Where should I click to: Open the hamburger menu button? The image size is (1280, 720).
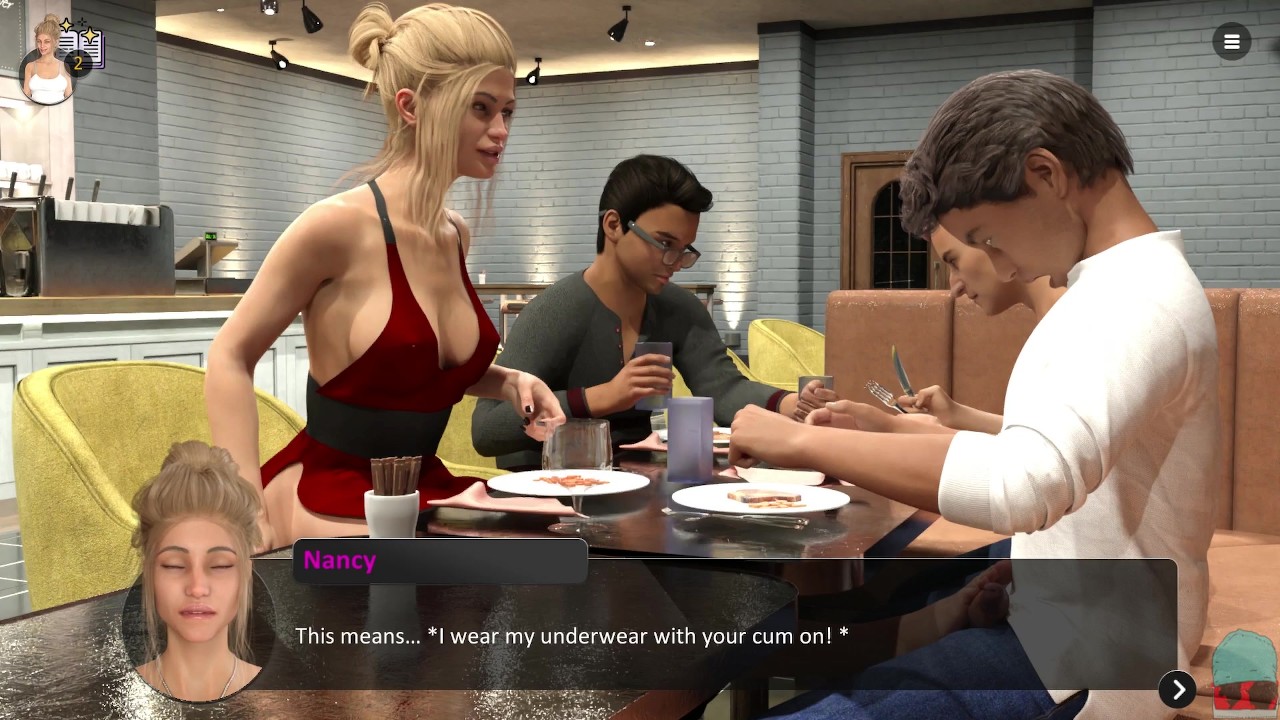[1231, 42]
